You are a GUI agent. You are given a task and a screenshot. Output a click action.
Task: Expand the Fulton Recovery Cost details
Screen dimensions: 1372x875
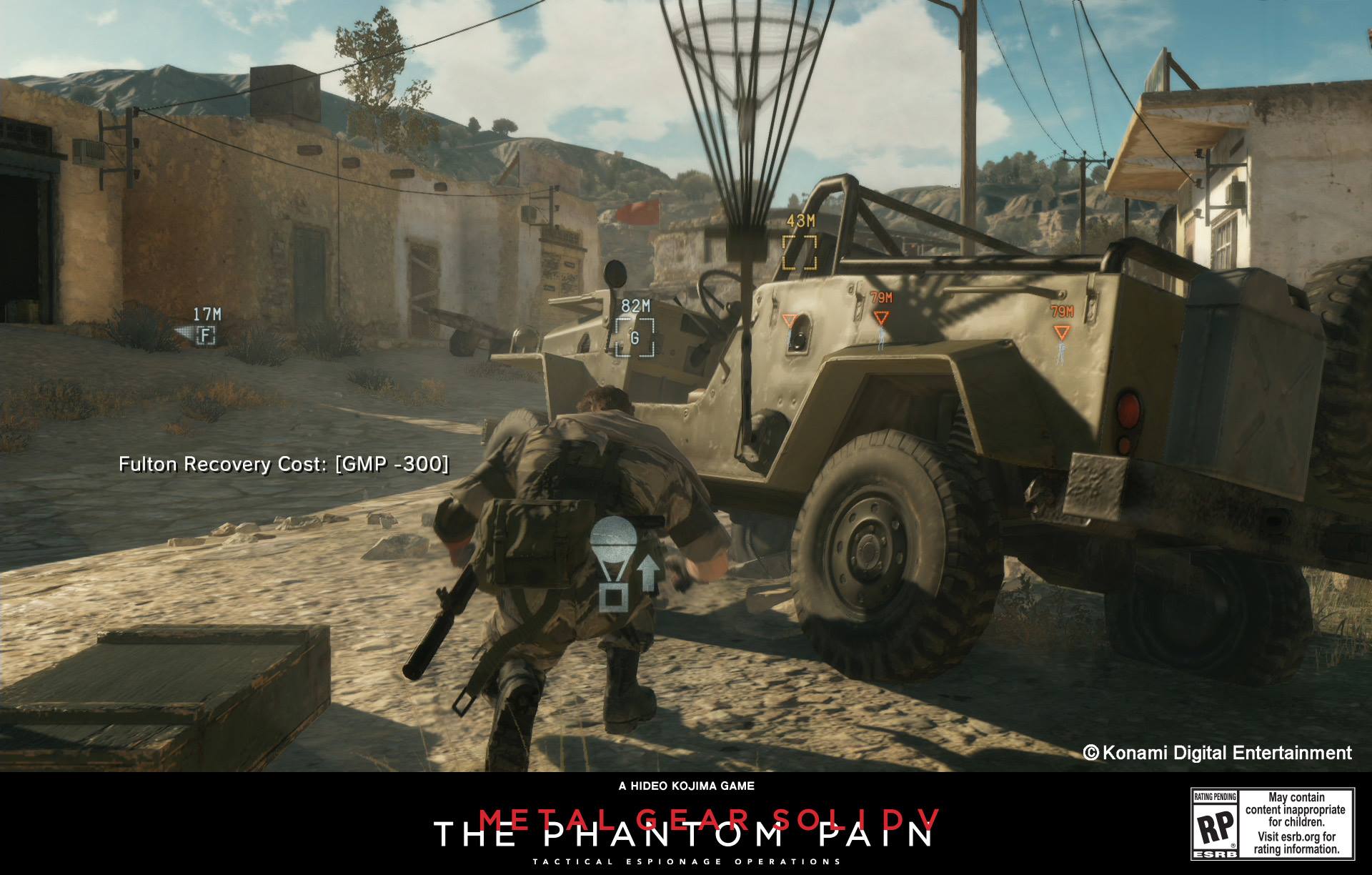tap(284, 464)
